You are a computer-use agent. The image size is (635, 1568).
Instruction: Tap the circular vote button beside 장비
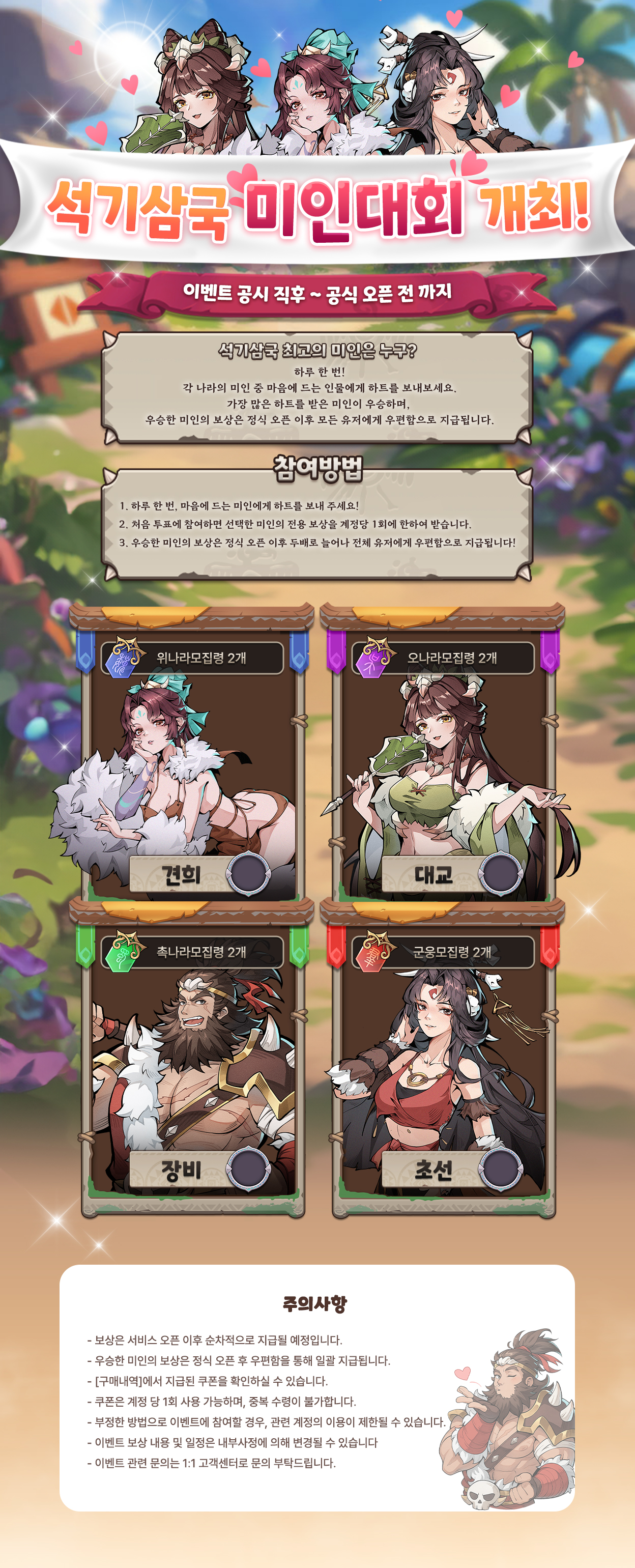[x=248, y=1168]
